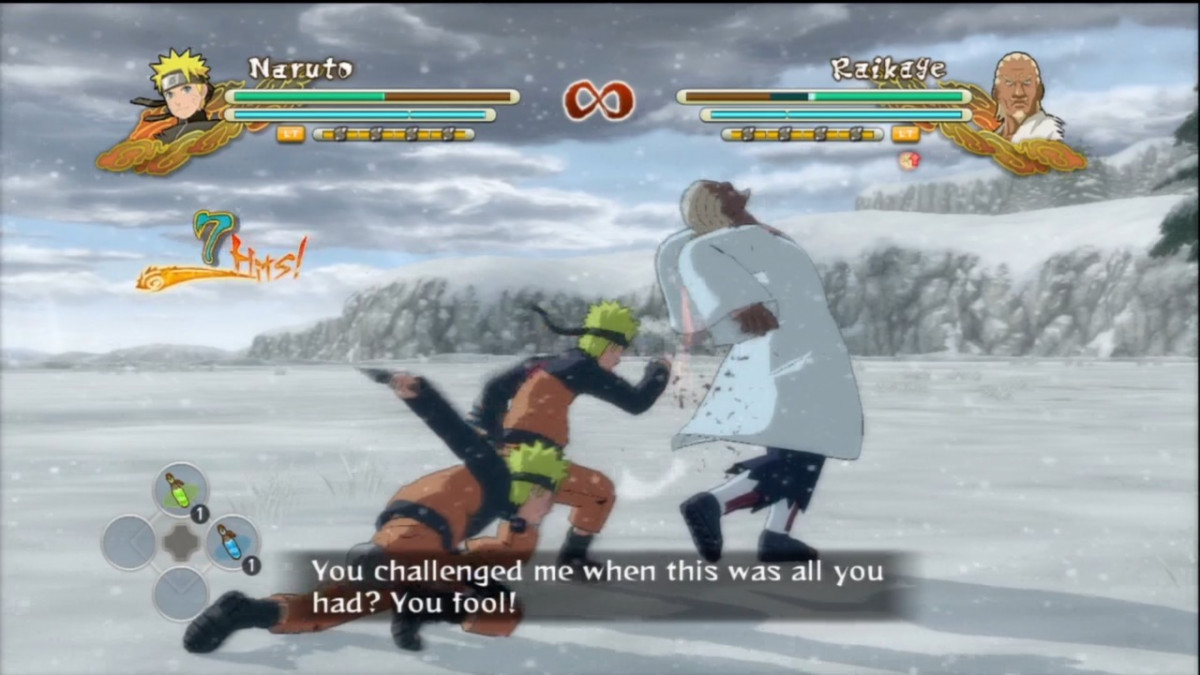
Task: Use the blue potion item slot
Action: [231, 543]
